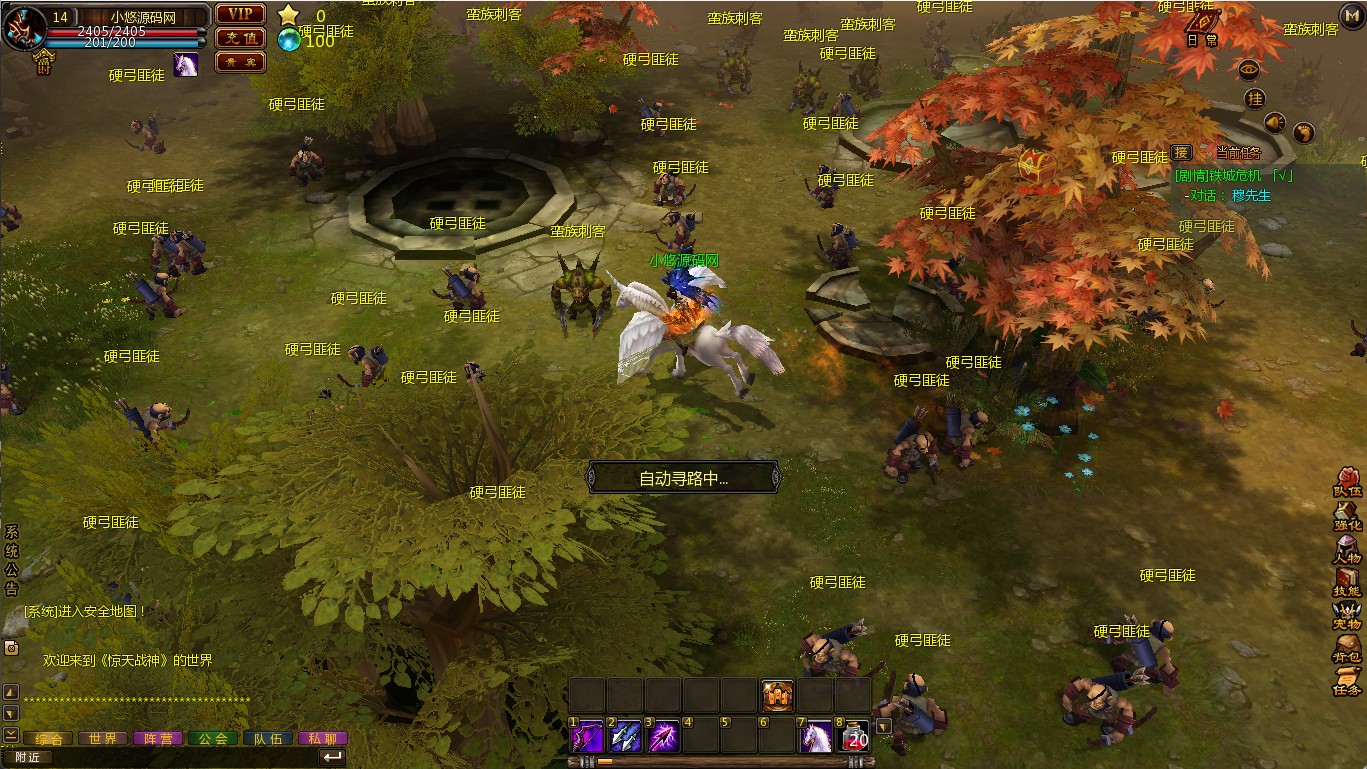This screenshot has height=769, width=1367.
Task: Activate the bow skill in slot 1
Action: tap(588, 737)
